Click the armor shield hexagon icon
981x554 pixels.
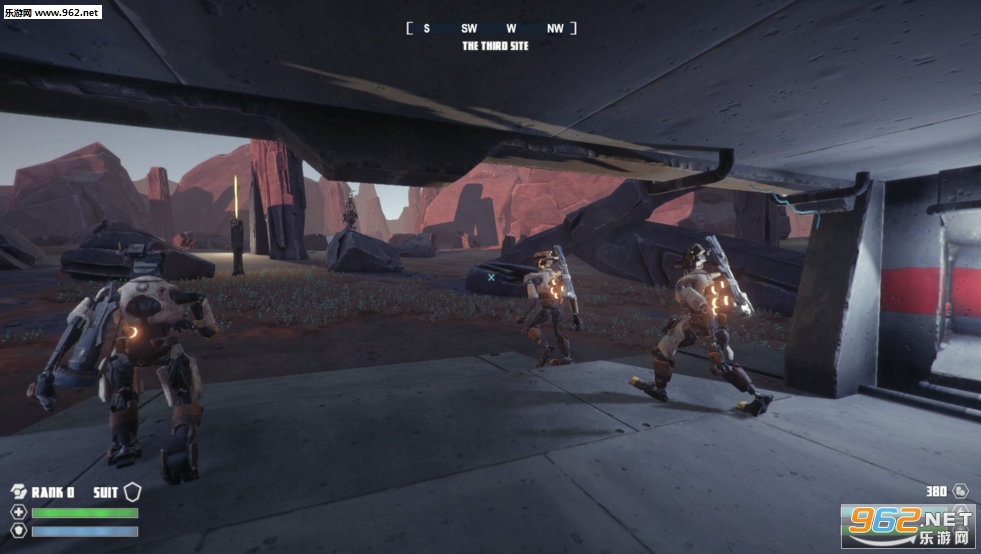point(18,531)
